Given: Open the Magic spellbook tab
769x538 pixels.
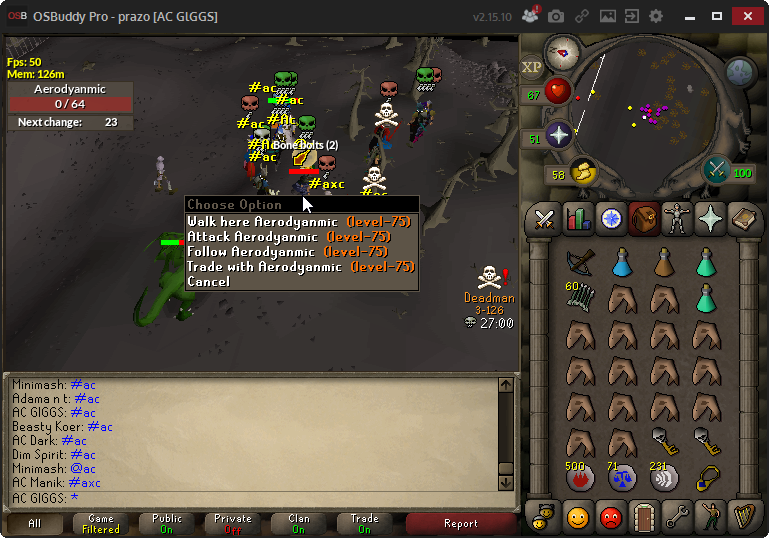Looking at the screenshot, I should tap(743, 218).
